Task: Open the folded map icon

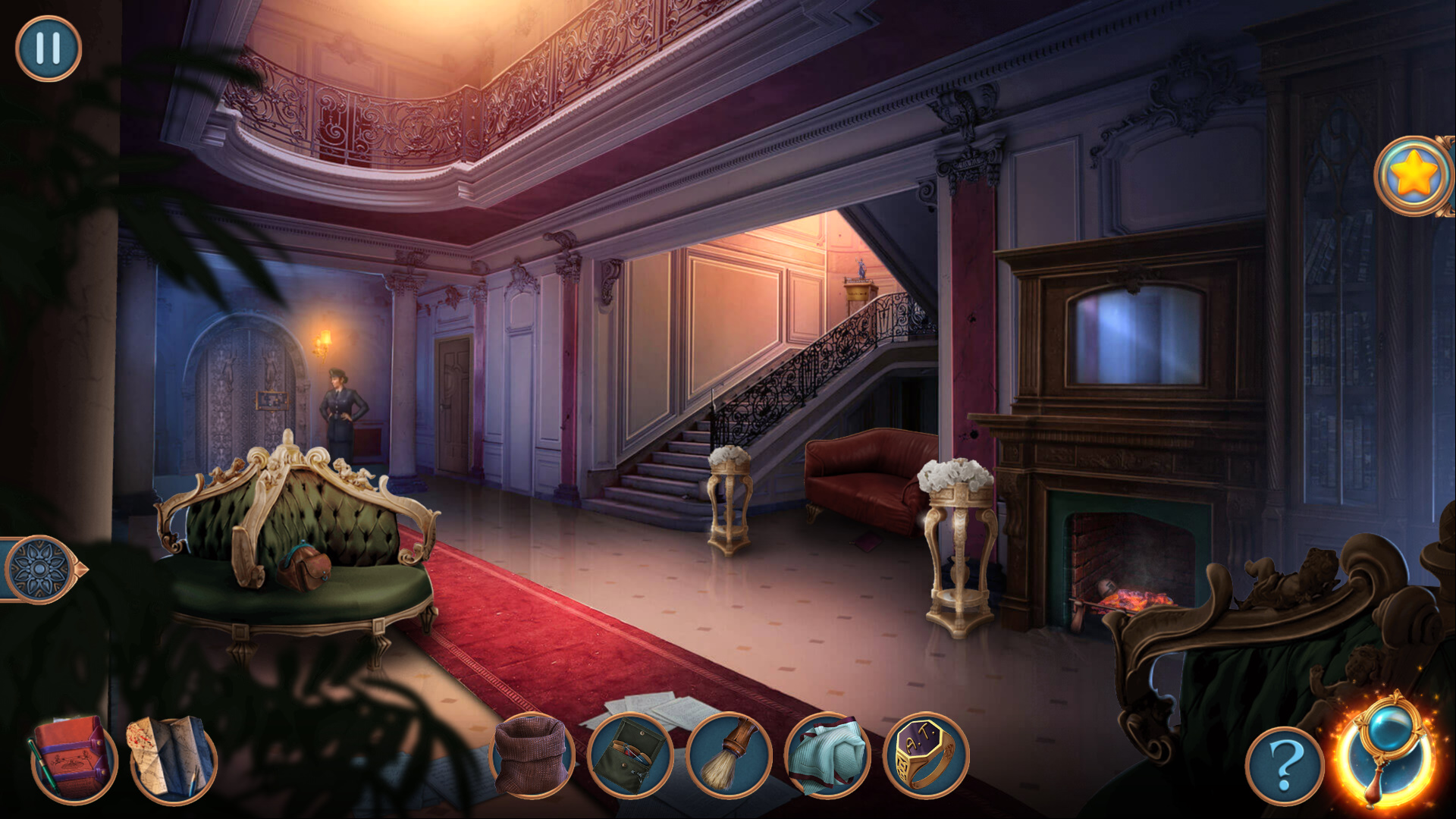Action: [172, 758]
